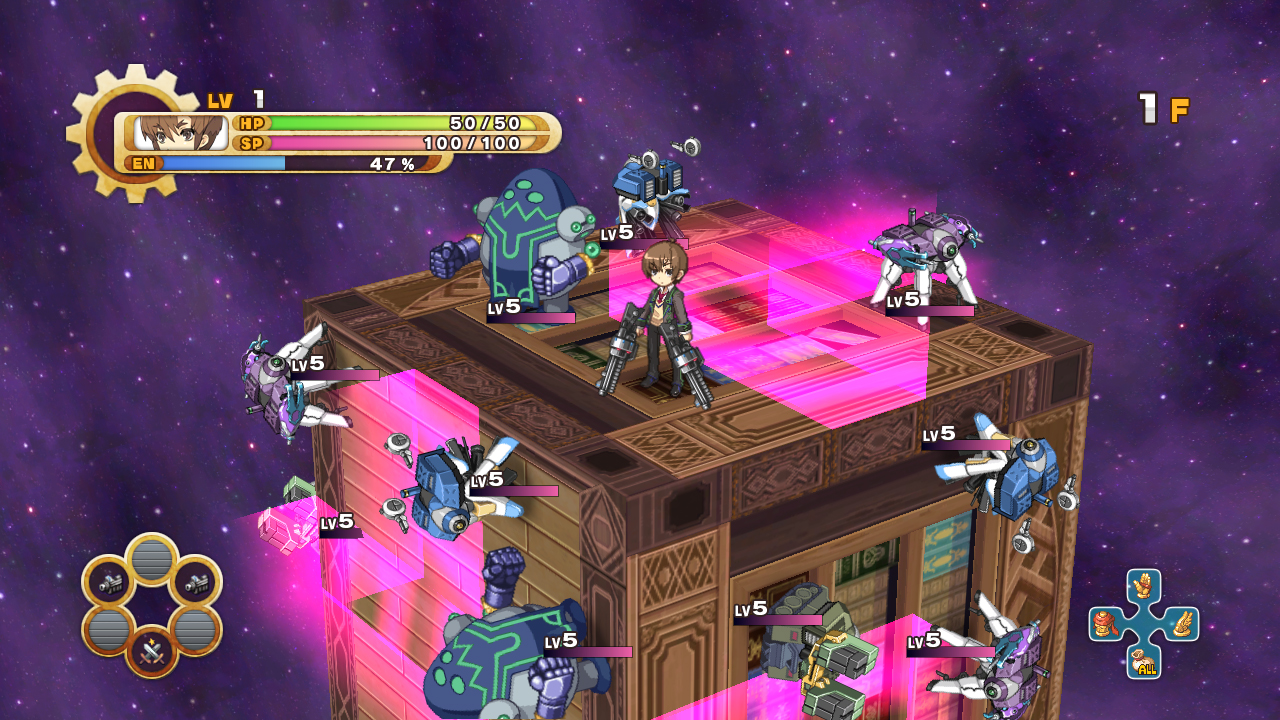This screenshot has width=1280, height=720.
Task: Select the winged boot icon on the d-pad
Action: [x=1182, y=623]
